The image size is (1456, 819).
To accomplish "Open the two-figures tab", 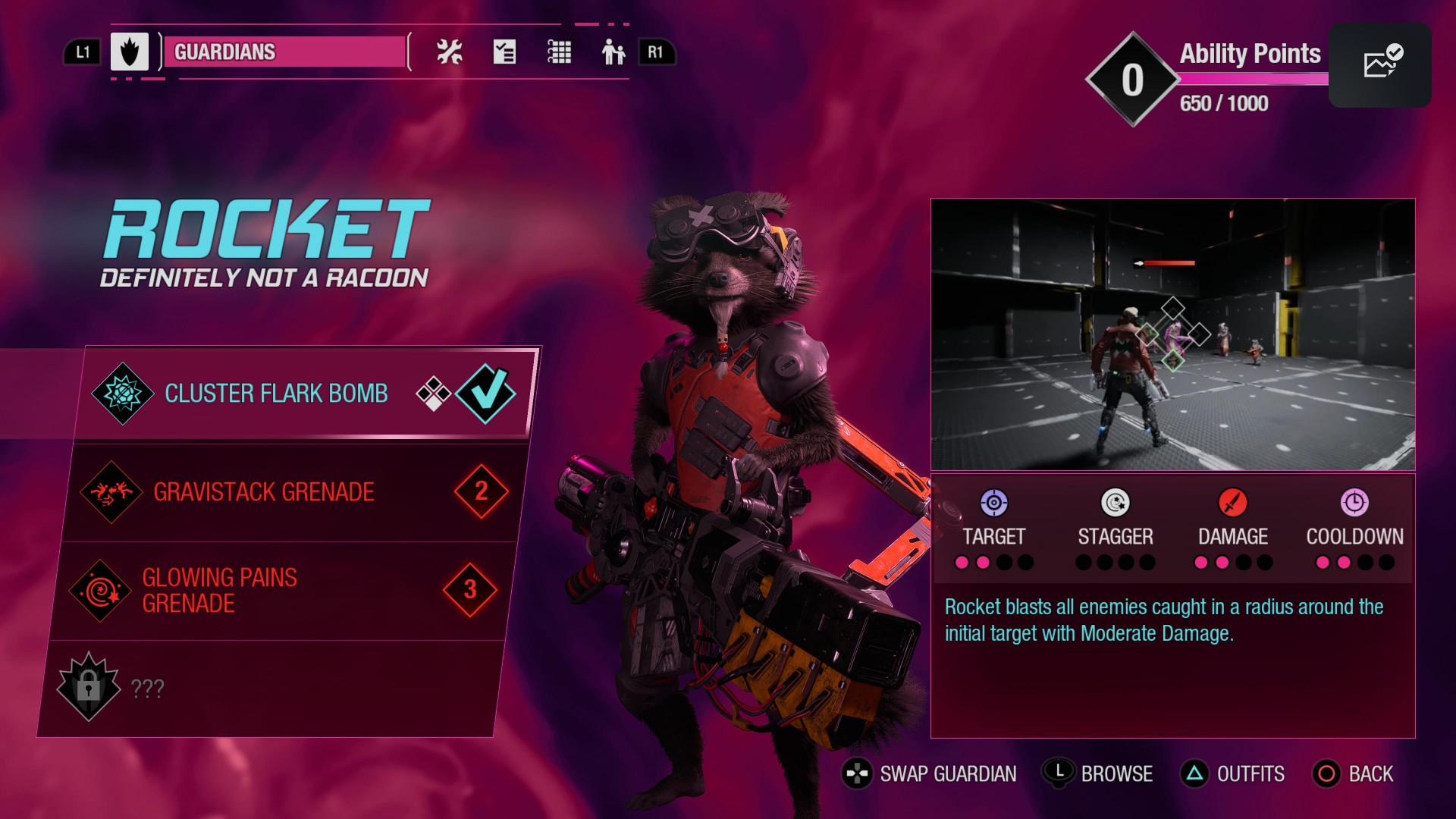I will (613, 52).
